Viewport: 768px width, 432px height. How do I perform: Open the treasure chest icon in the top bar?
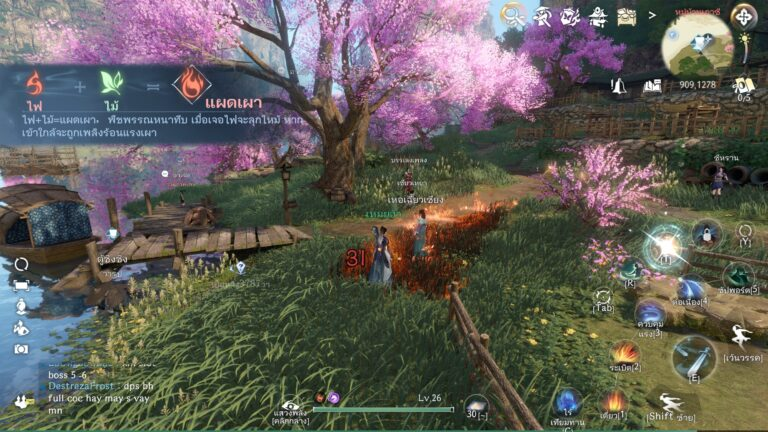[x=627, y=15]
